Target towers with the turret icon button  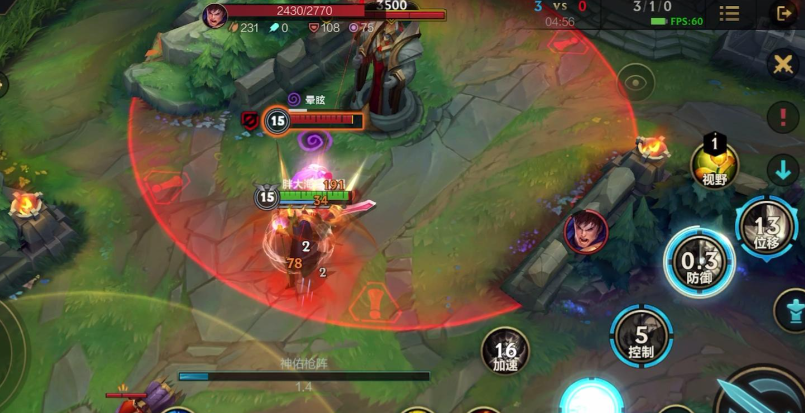pos(789,308)
